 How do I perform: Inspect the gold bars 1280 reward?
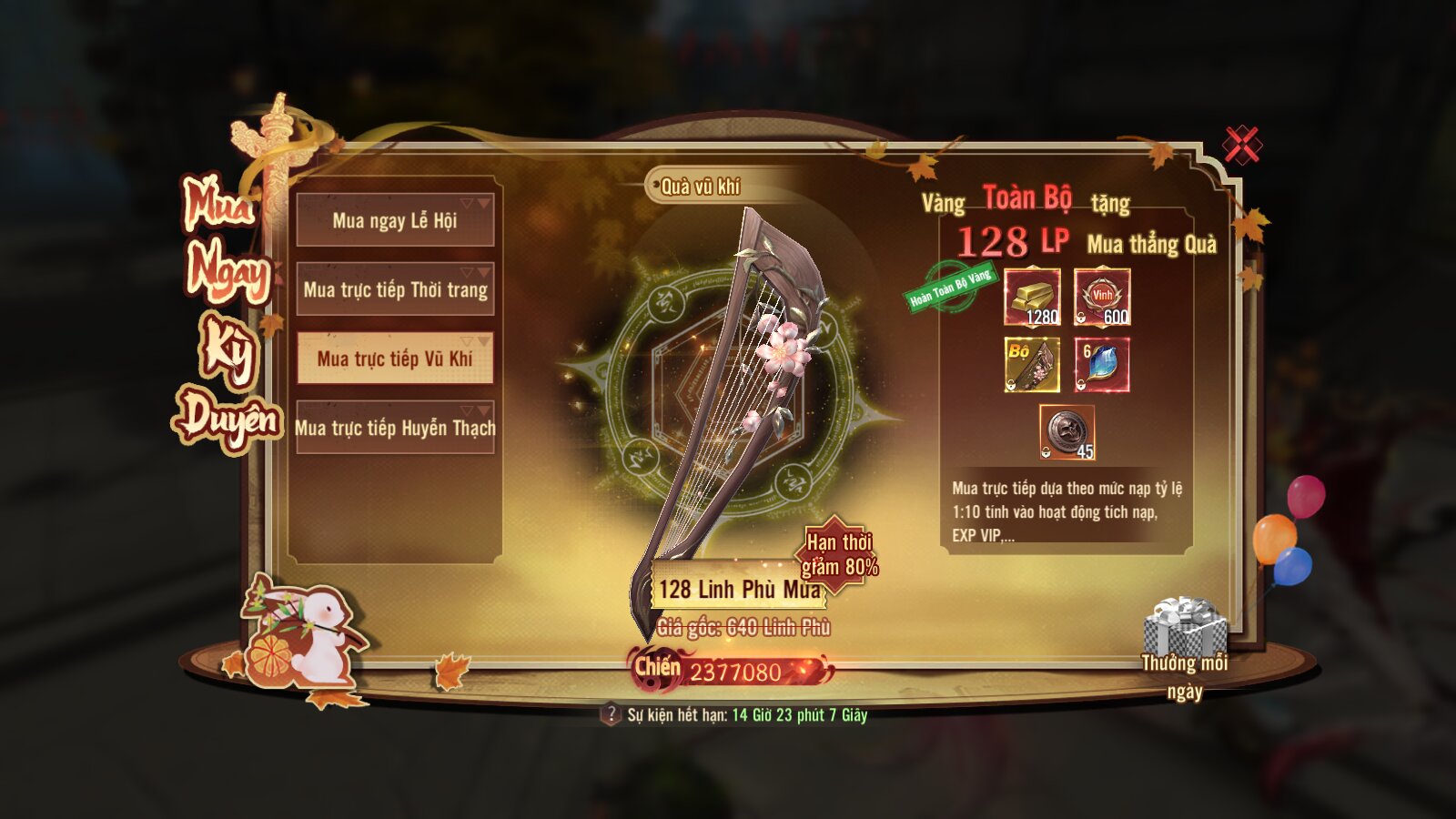click(x=1032, y=297)
